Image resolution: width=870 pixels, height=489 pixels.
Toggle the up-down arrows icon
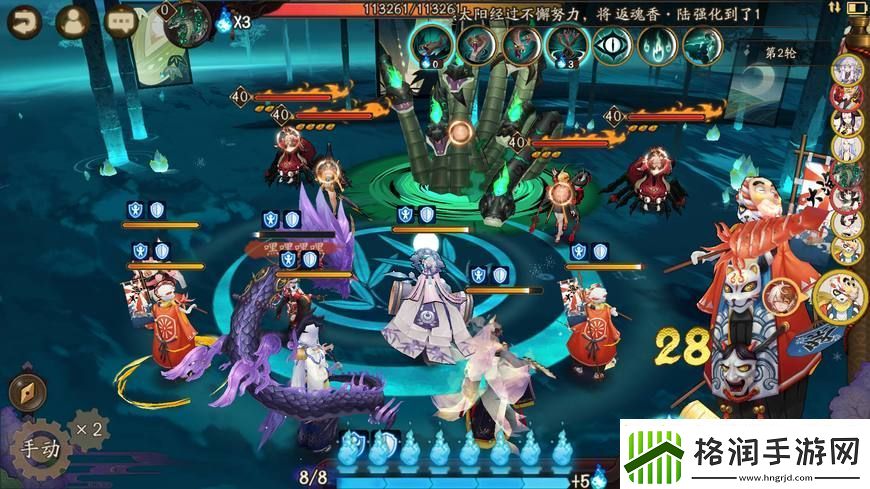[x=834, y=8]
